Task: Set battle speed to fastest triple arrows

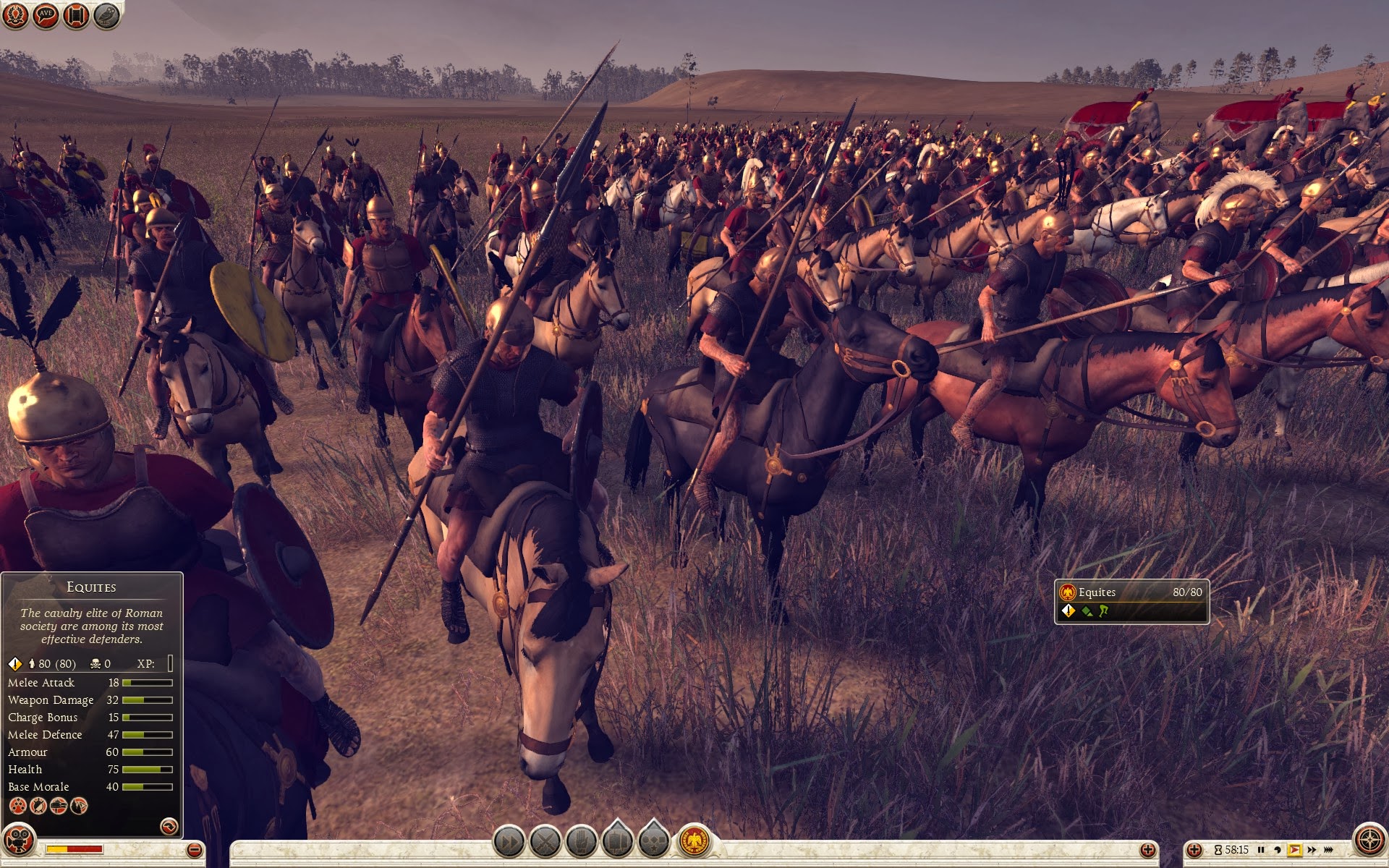Action: click(1329, 850)
